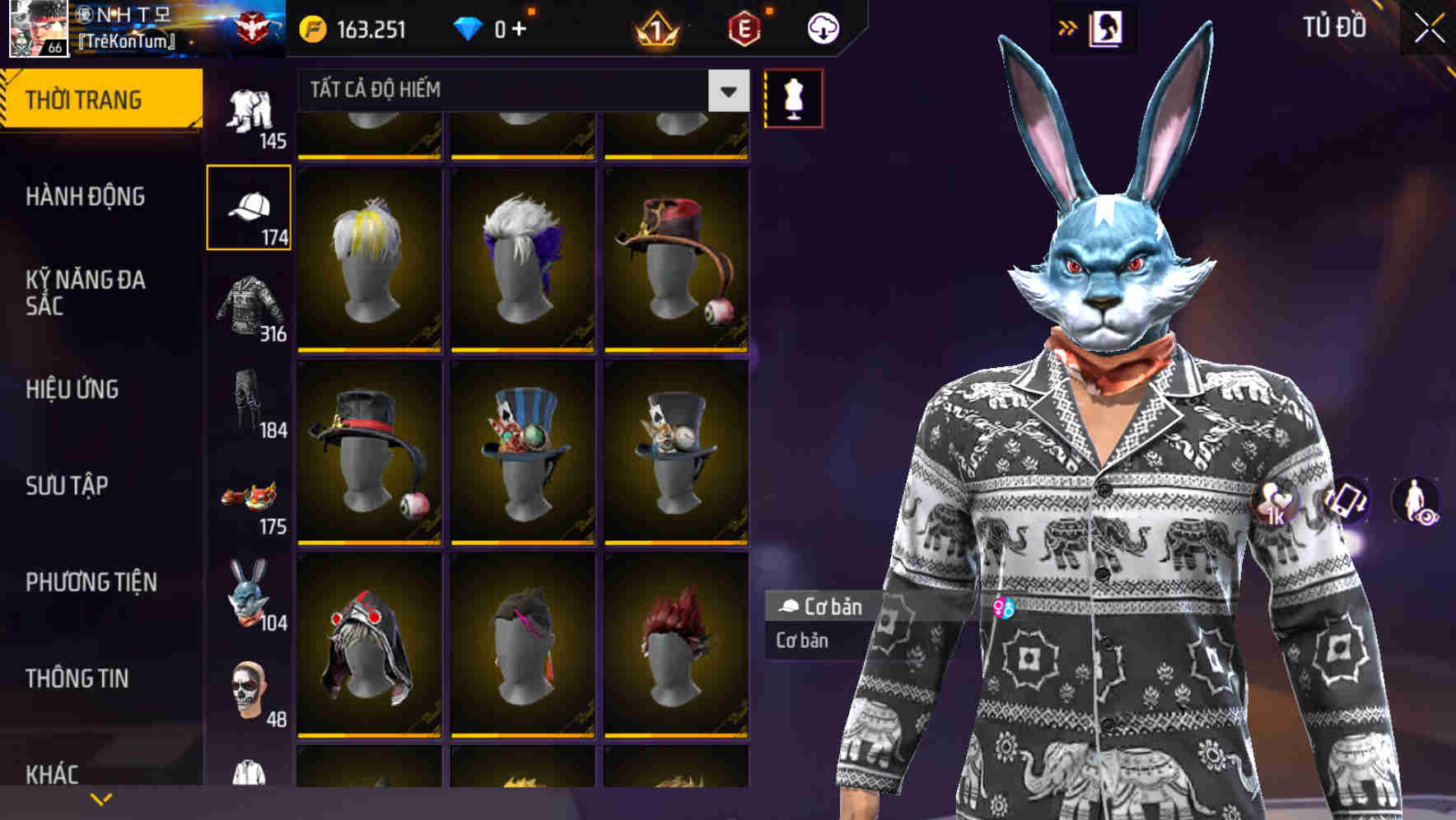The width and height of the screenshot is (1456, 820).
Task: Toggle the gender symbol near the Cơ bản label
Action: (1003, 608)
